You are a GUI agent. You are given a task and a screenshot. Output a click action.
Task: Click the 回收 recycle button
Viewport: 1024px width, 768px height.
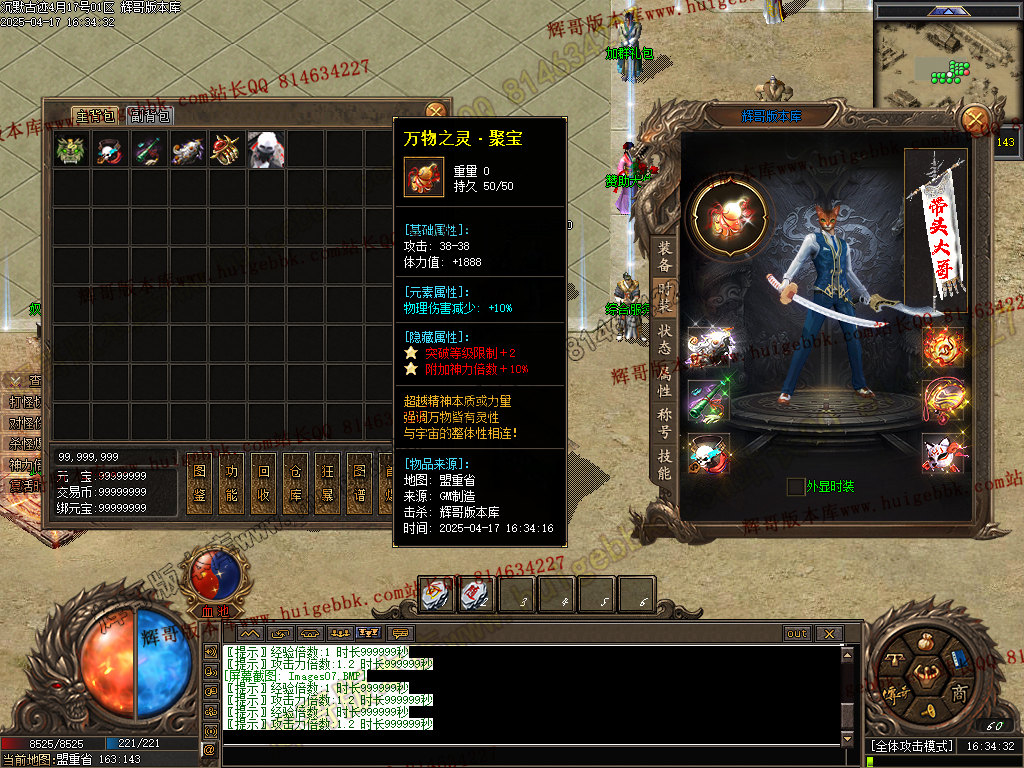tap(264, 484)
